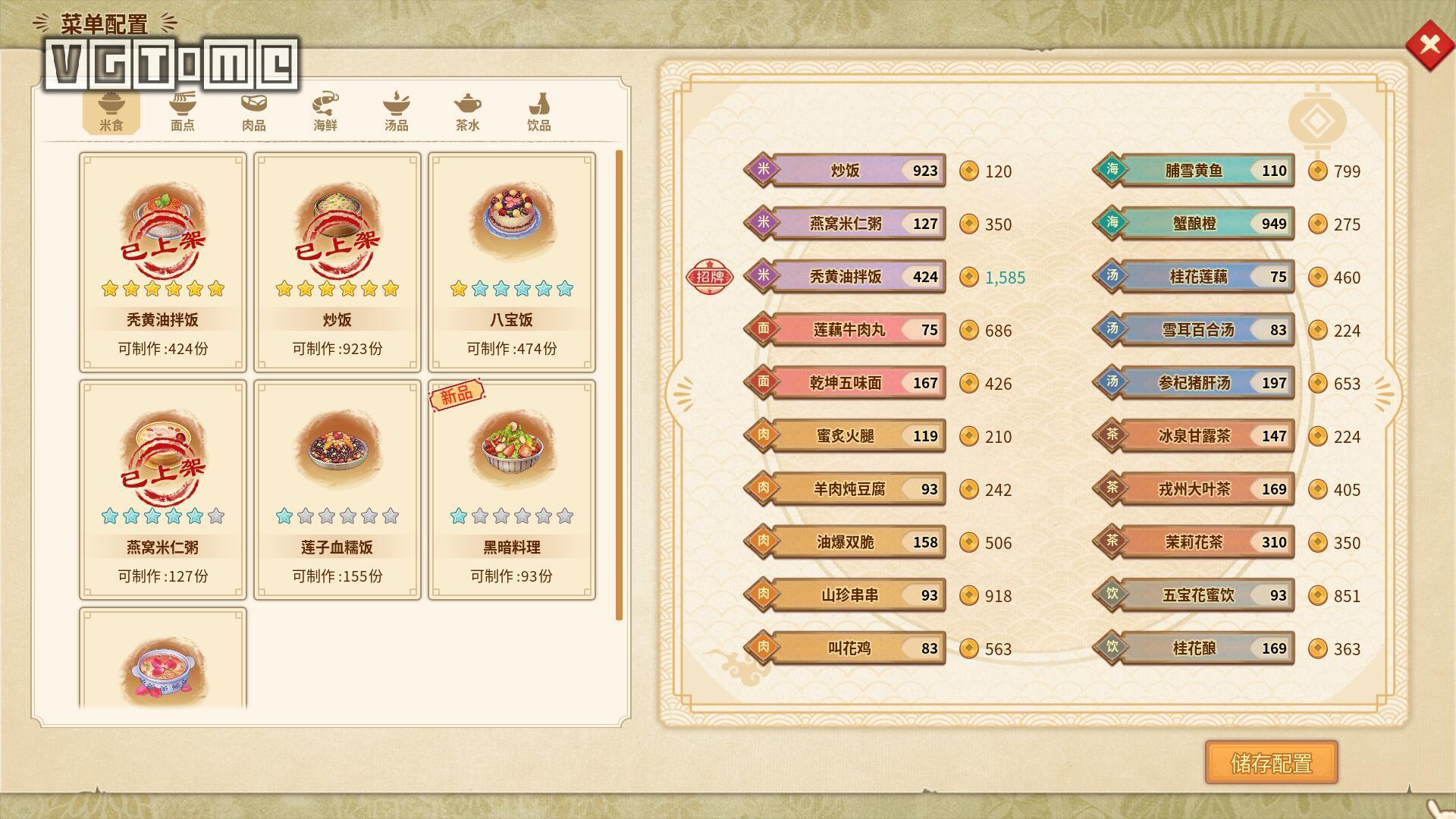
Task: Switch to the 茶水 tea category tab
Action: pos(467,111)
